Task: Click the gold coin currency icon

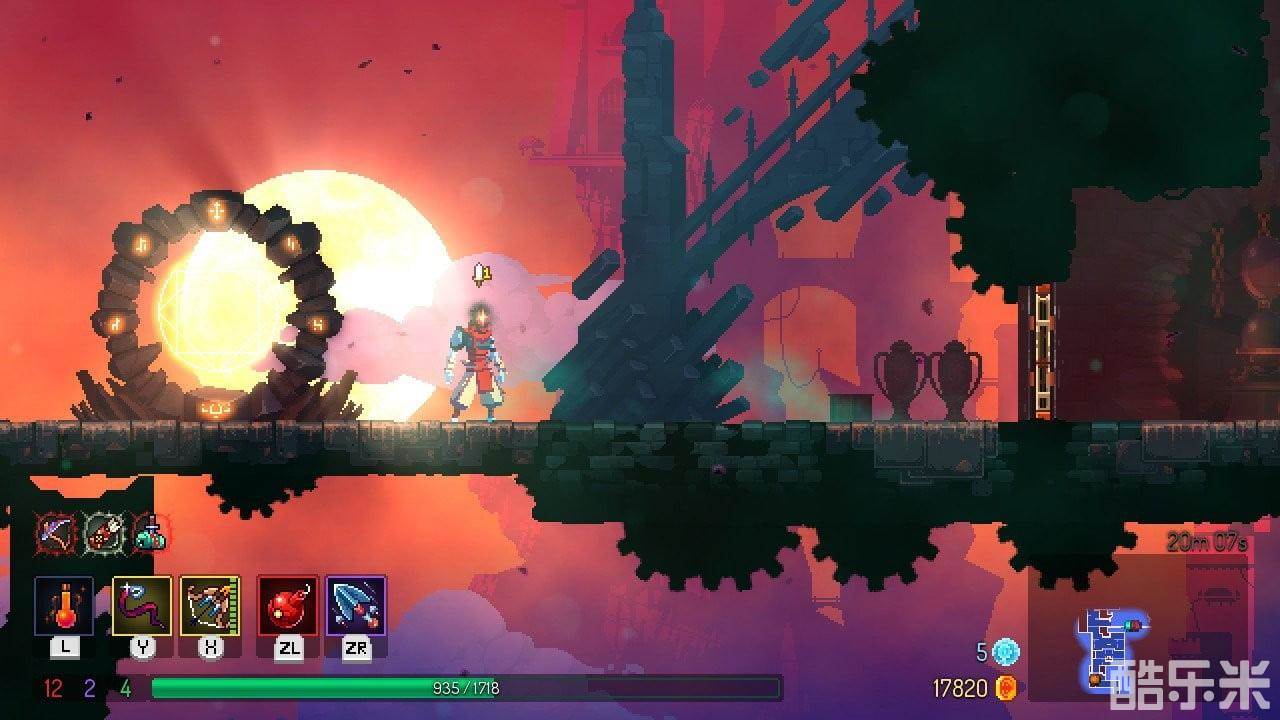Action: click(x=1005, y=688)
